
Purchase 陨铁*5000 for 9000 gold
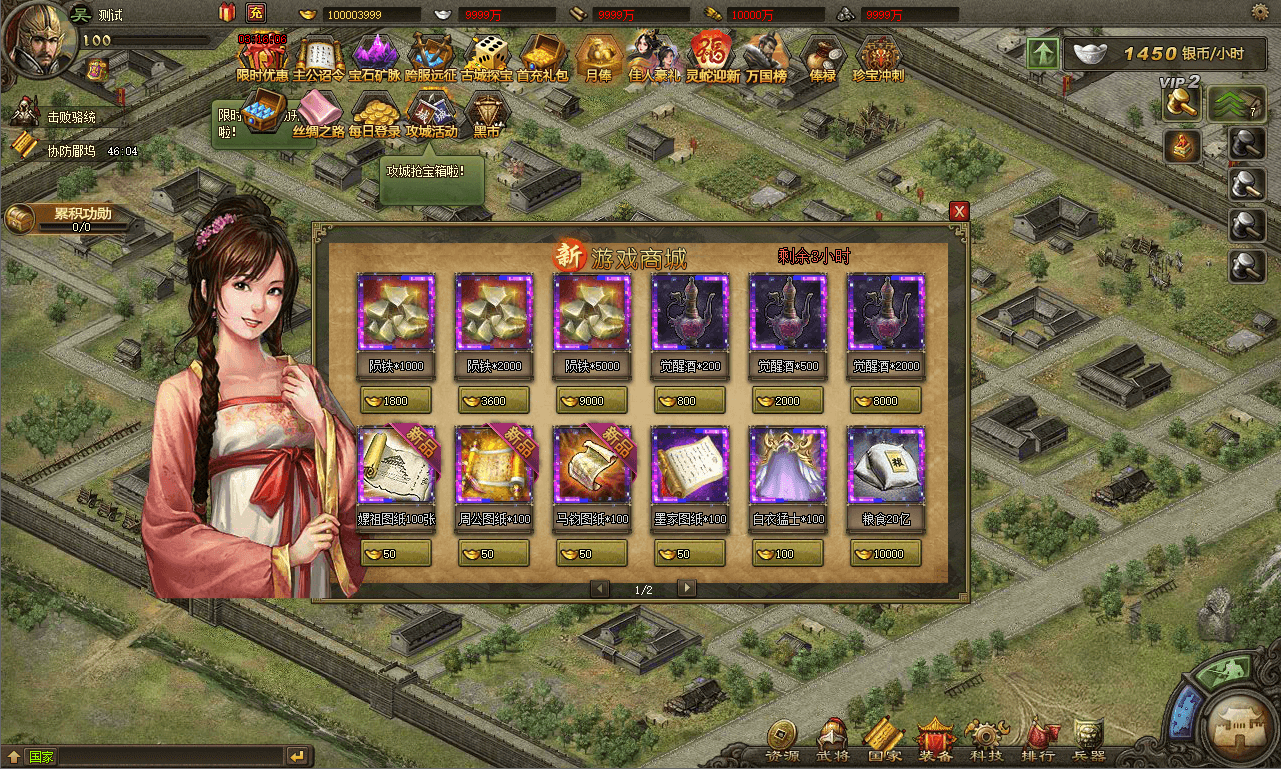(592, 401)
